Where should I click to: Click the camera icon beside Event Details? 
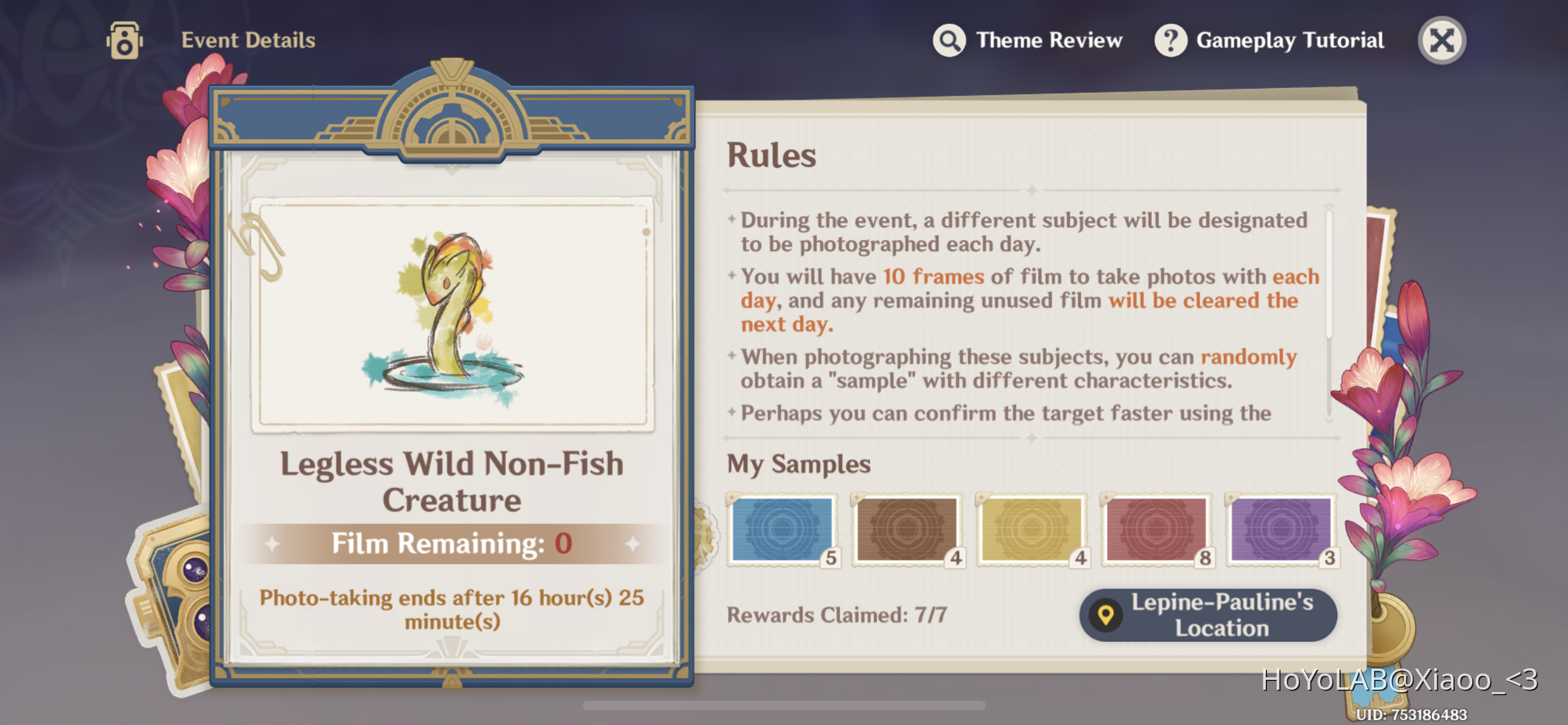(123, 40)
